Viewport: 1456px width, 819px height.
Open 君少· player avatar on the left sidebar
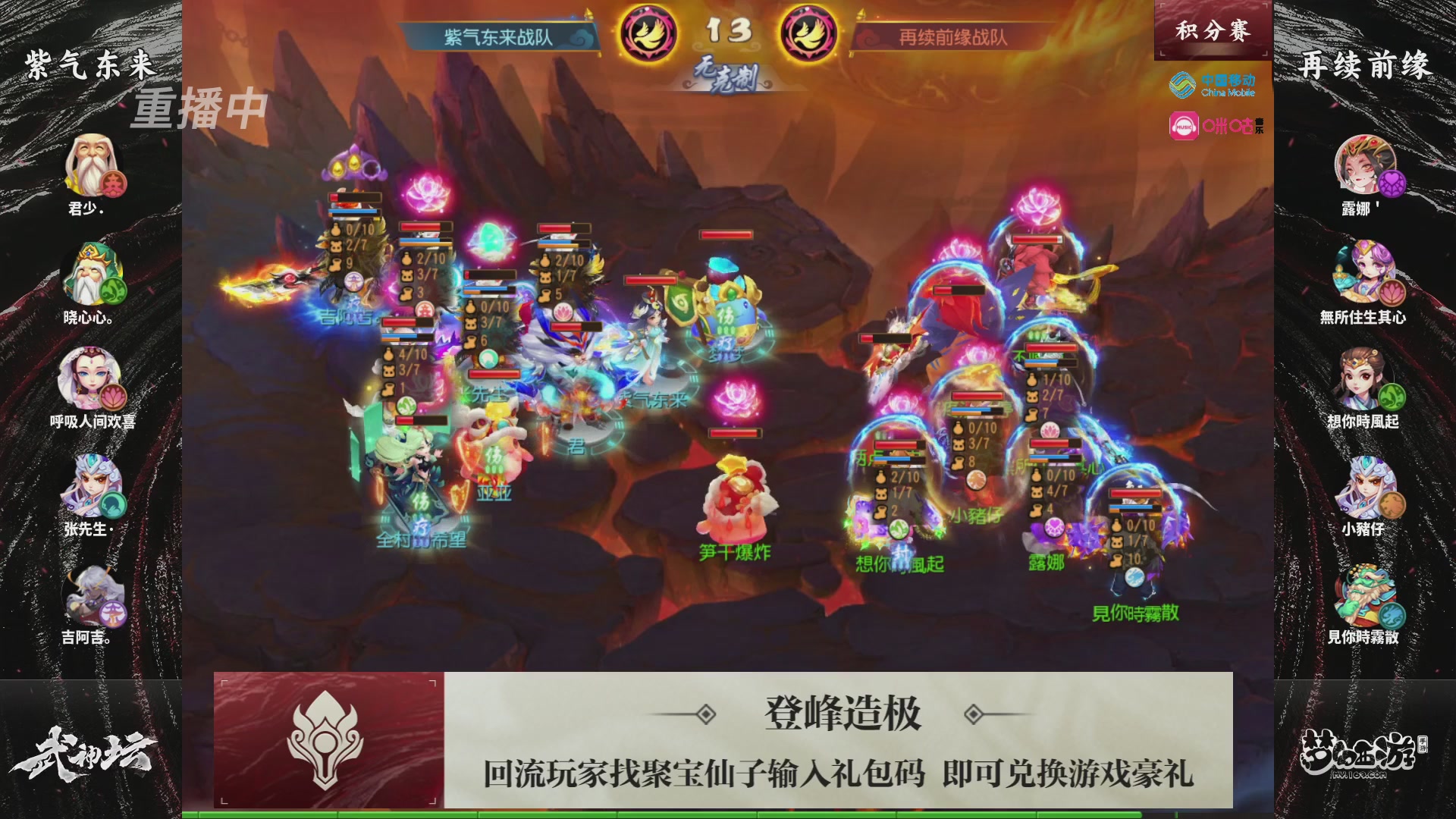[91, 162]
